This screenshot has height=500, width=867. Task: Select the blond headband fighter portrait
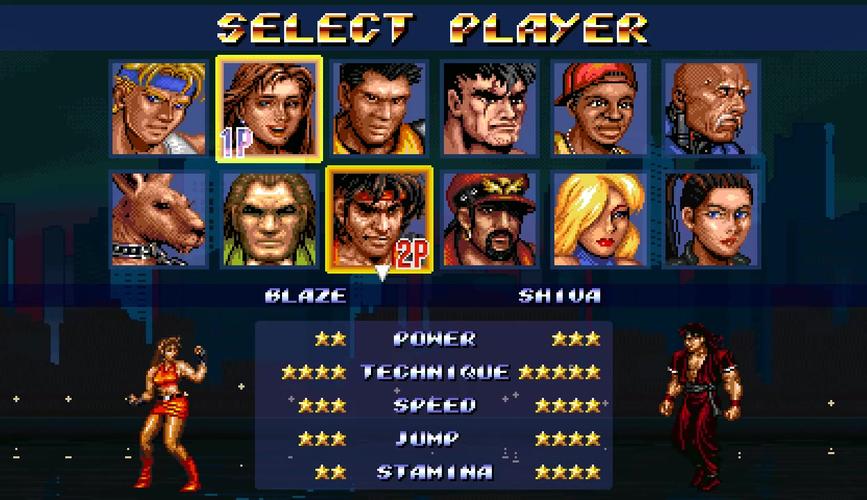159,108
